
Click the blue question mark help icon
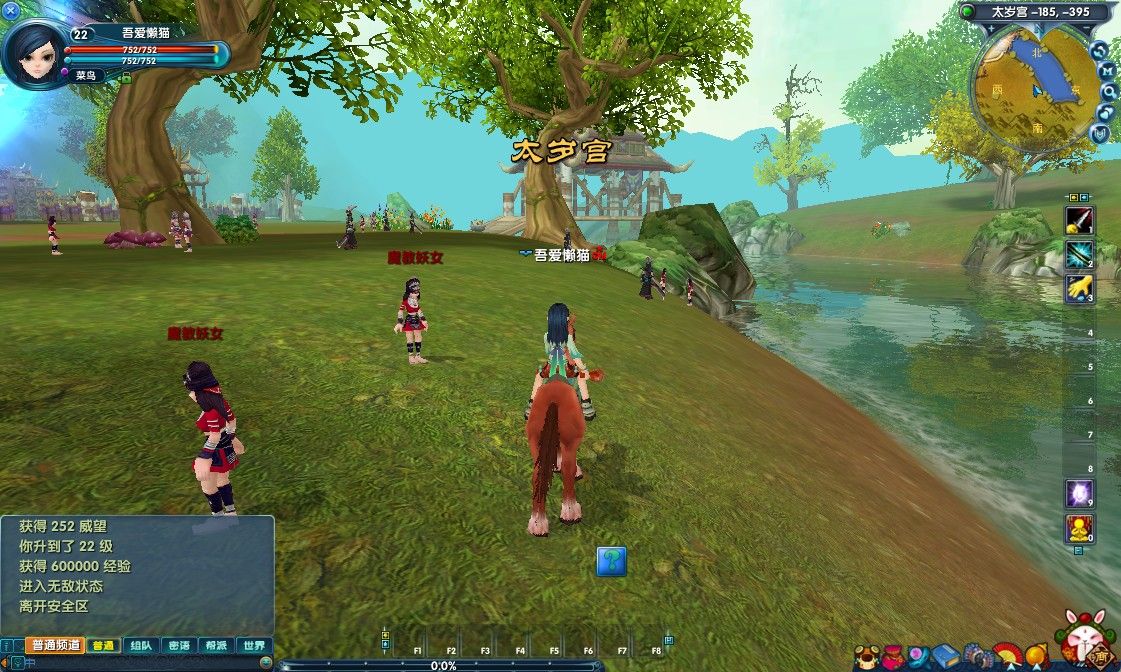[612, 561]
